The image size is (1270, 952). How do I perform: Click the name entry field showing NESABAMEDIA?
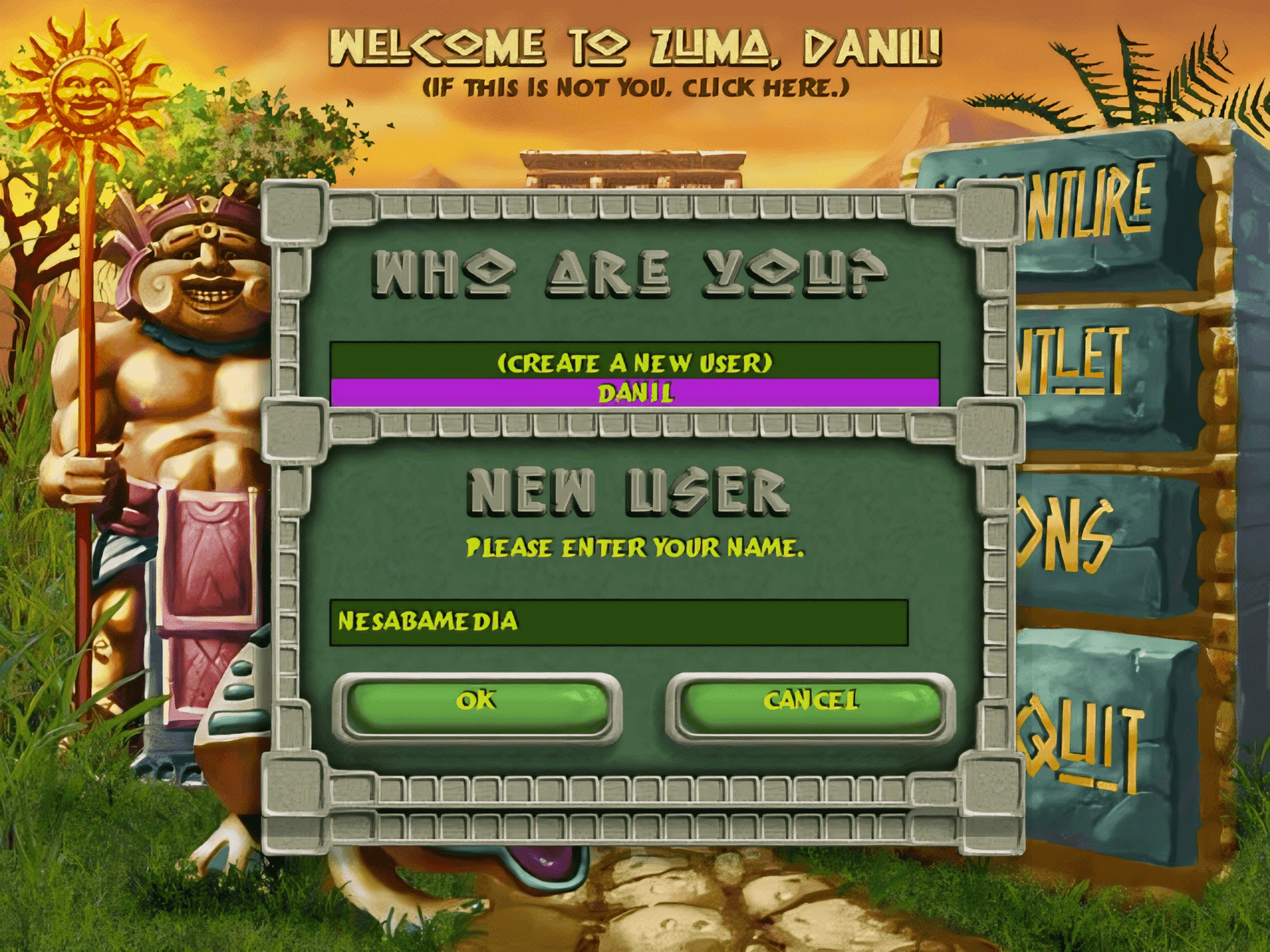(x=618, y=622)
